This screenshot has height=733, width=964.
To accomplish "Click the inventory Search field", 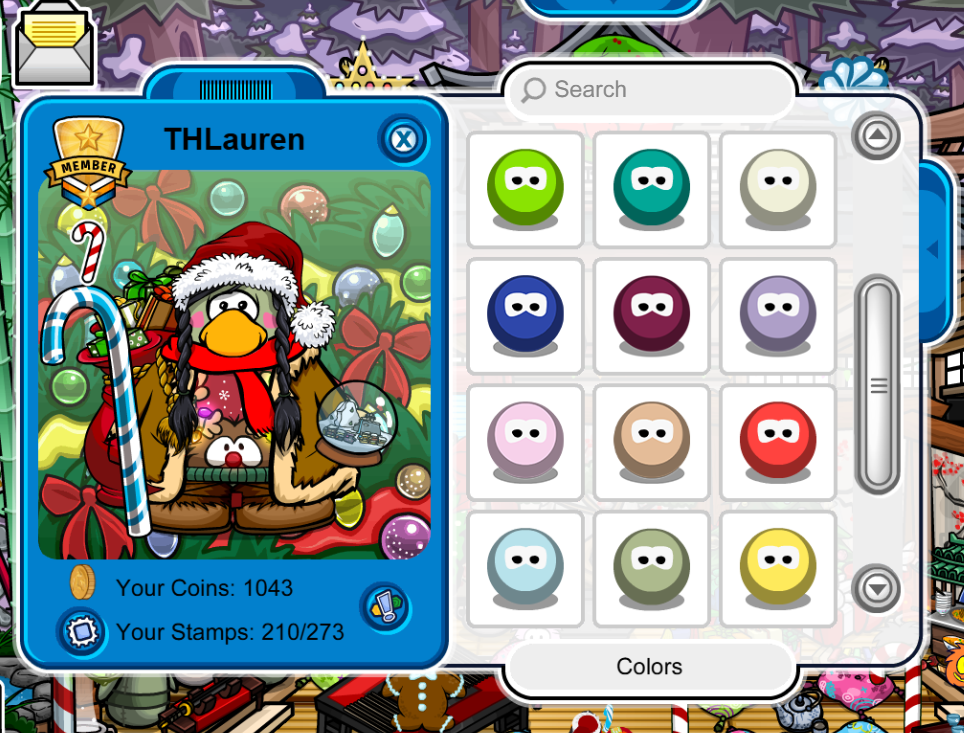I will [650, 90].
